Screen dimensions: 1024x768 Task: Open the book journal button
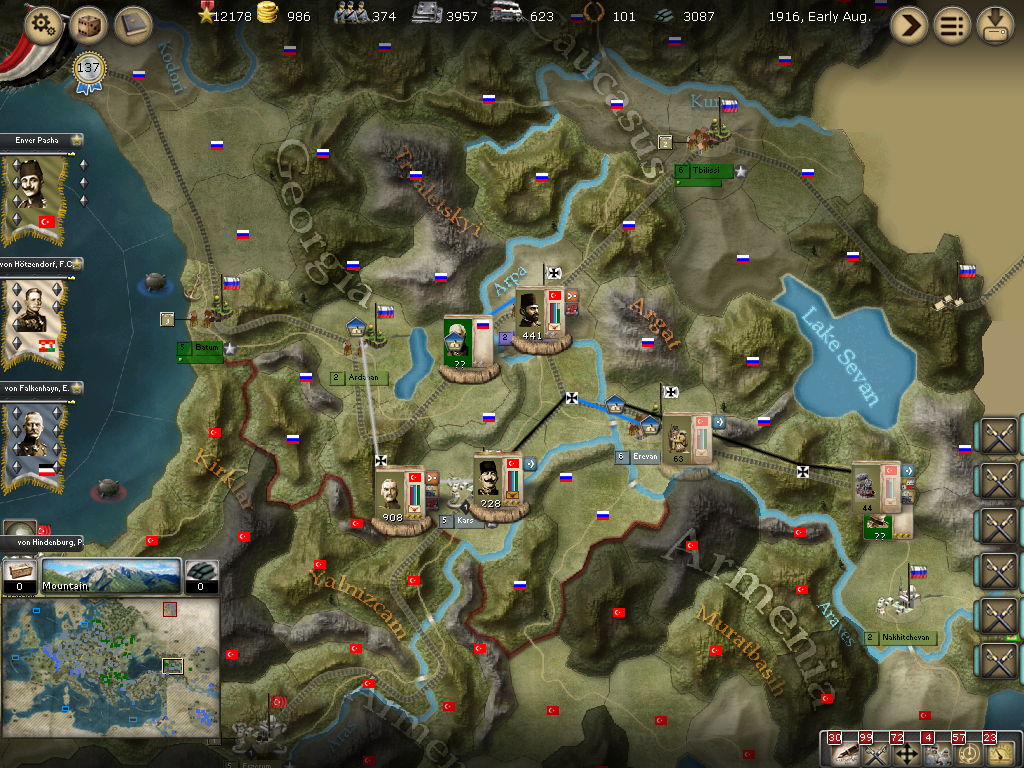click(x=133, y=25)
